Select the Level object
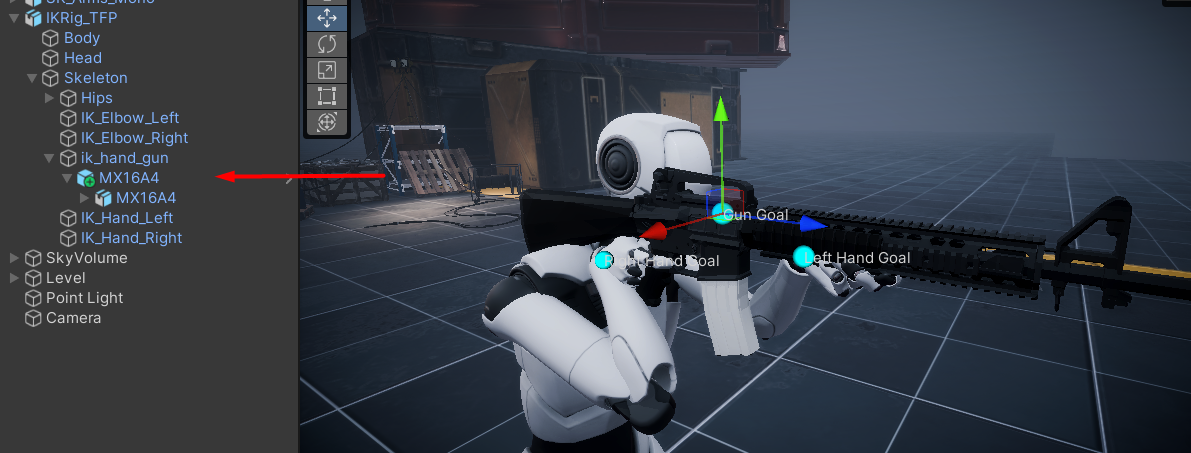Viewport: 1191px width, 453px height. point(66,278)
